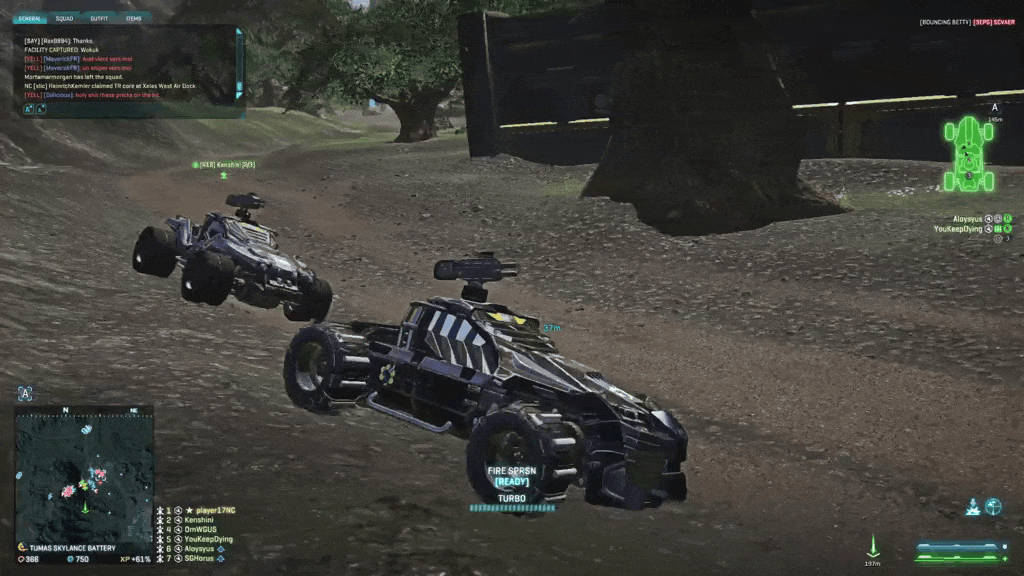This screenshot has width=1024, height=576.
Task: Switch to the Outfit chat tab
Action: 98,18
